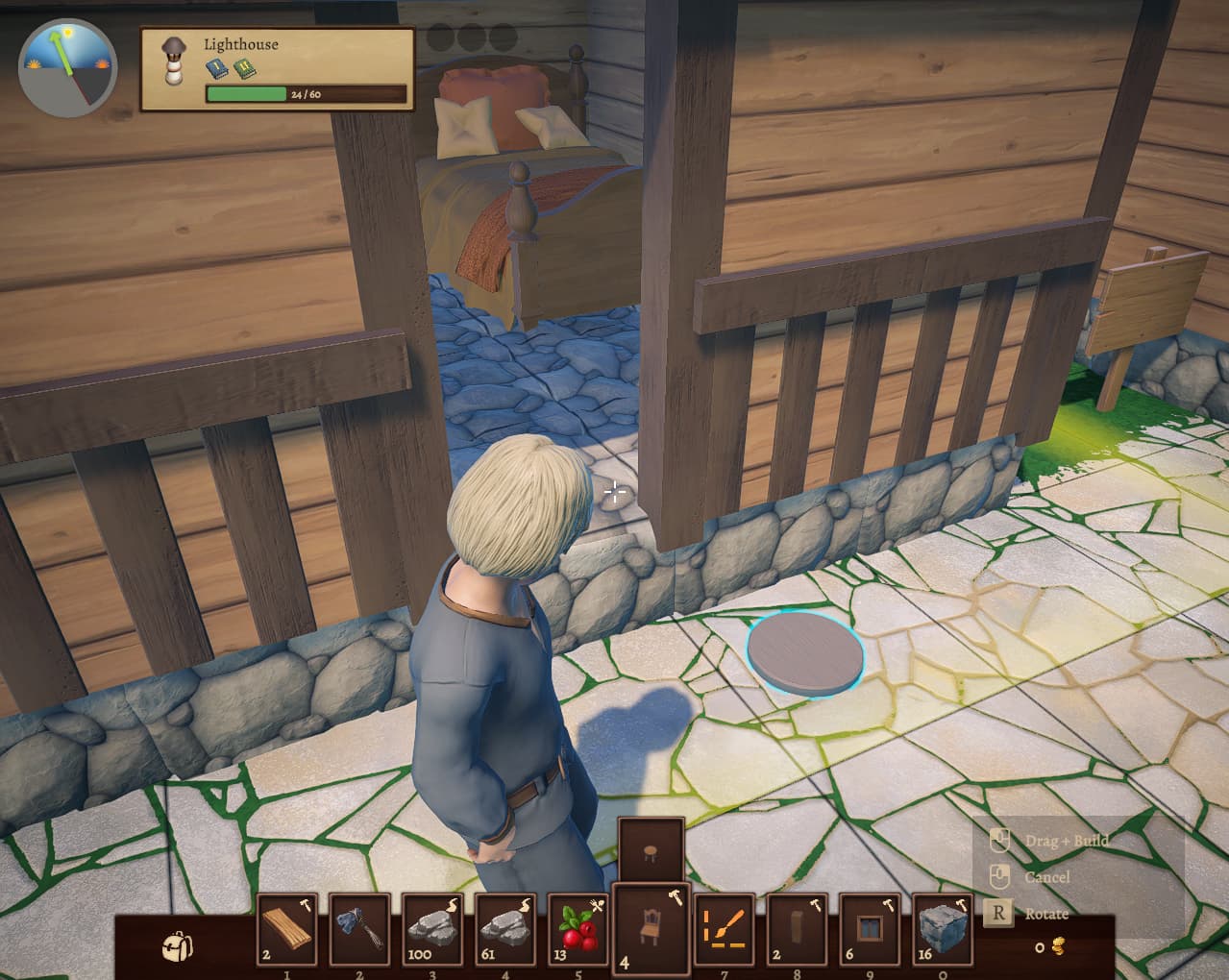Screen dimensions: 1229x980
Task: Pick the red berries slot
Action: pyautogui.click(x=578, y=929)
